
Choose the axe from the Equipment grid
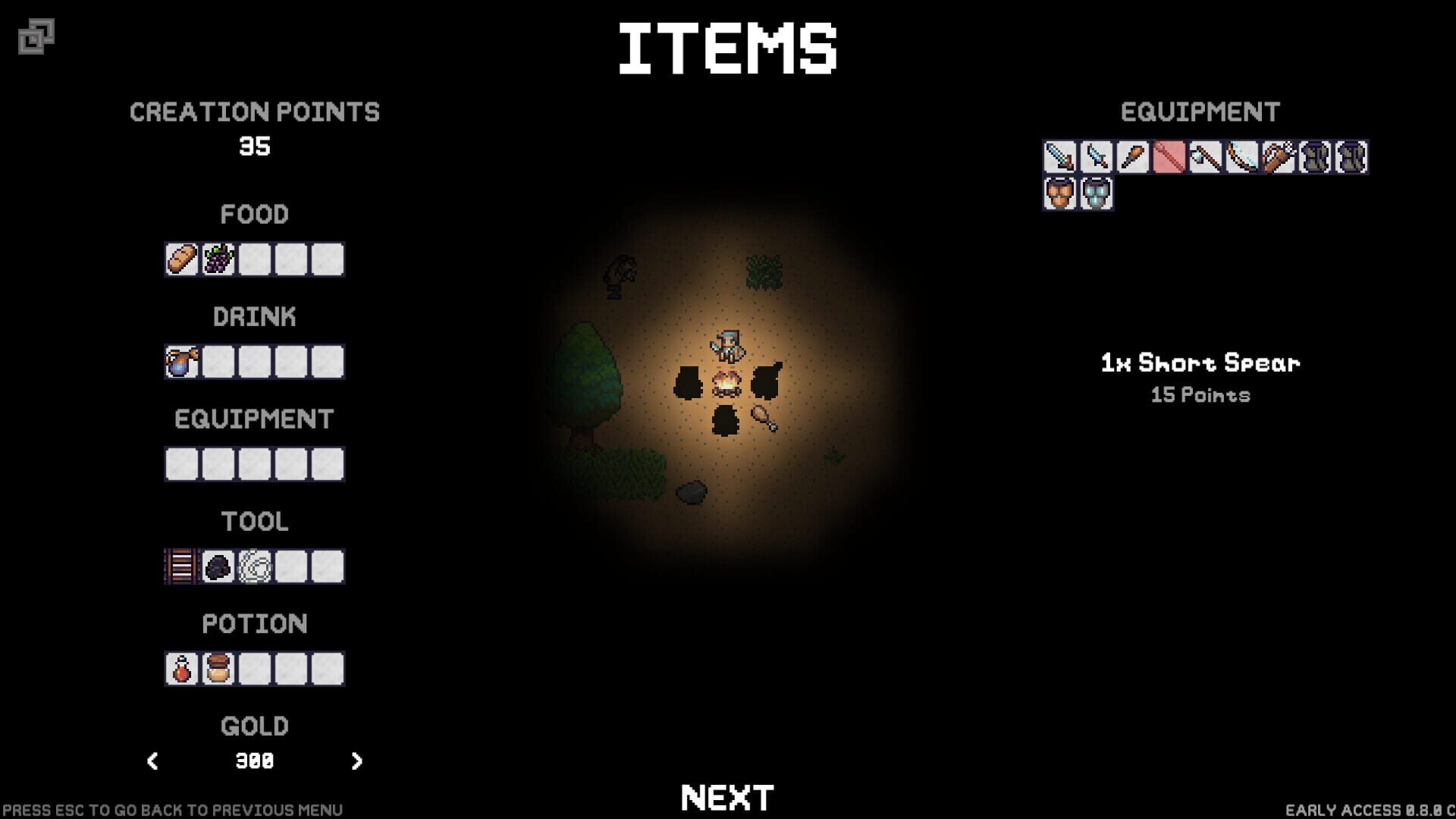[1206, 156]
